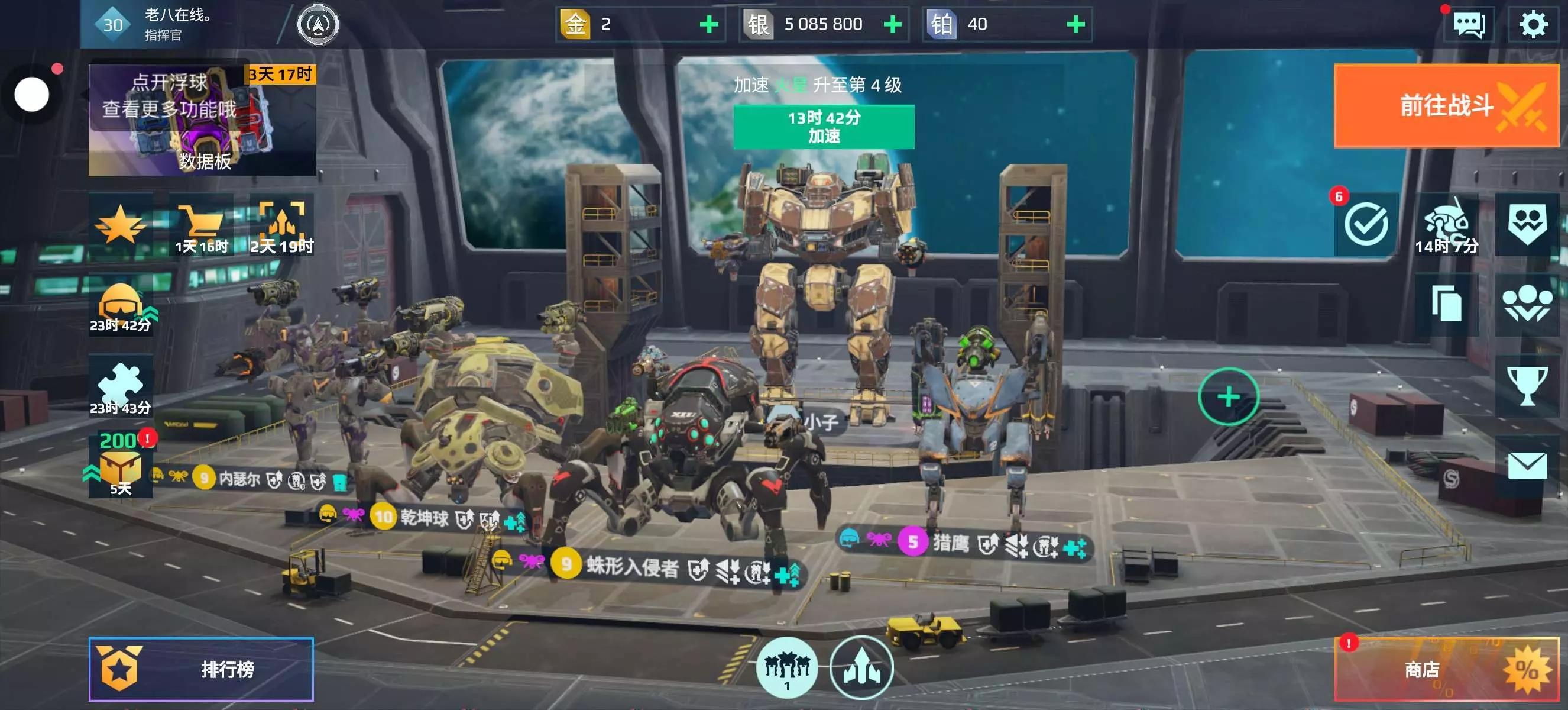Screen dimensions: 1568x710
Task: Open the 数据板 event banner
Action: click(202, 120)
